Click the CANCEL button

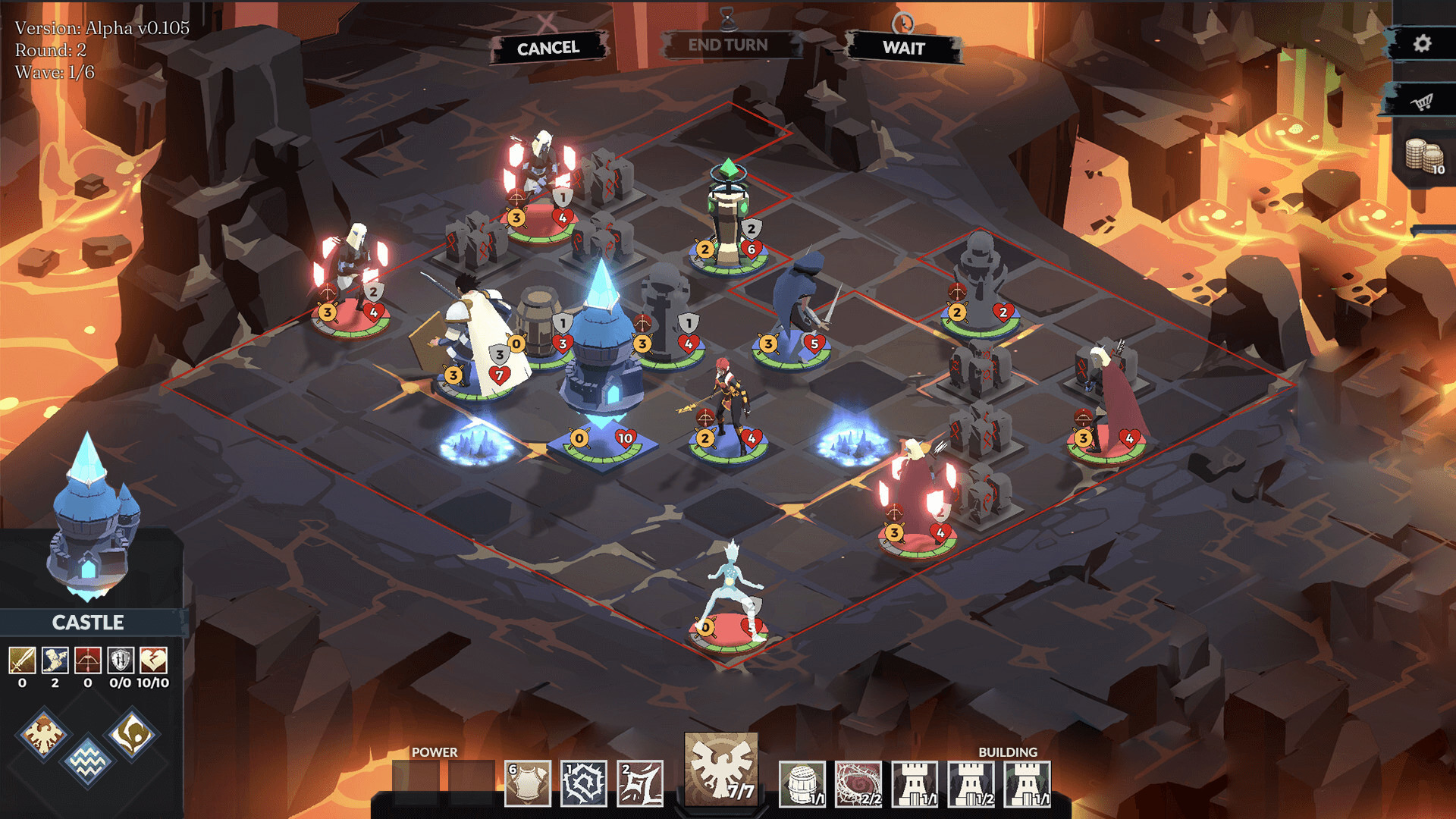[x=548, y=47]
